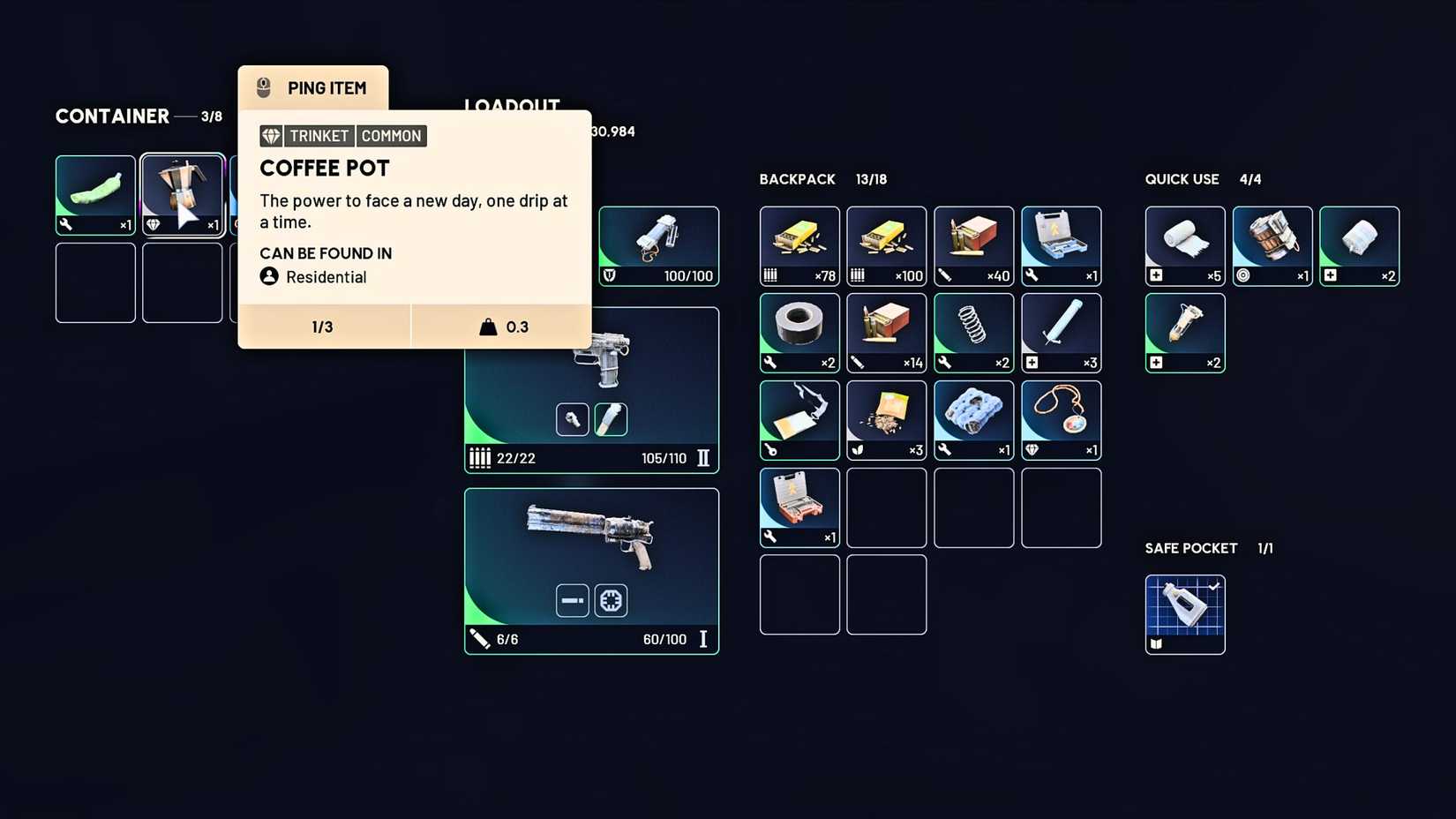The image size is (1456, 819).
Task: Click the pistol's muzzle attachment slot
Action: (572, 419)
